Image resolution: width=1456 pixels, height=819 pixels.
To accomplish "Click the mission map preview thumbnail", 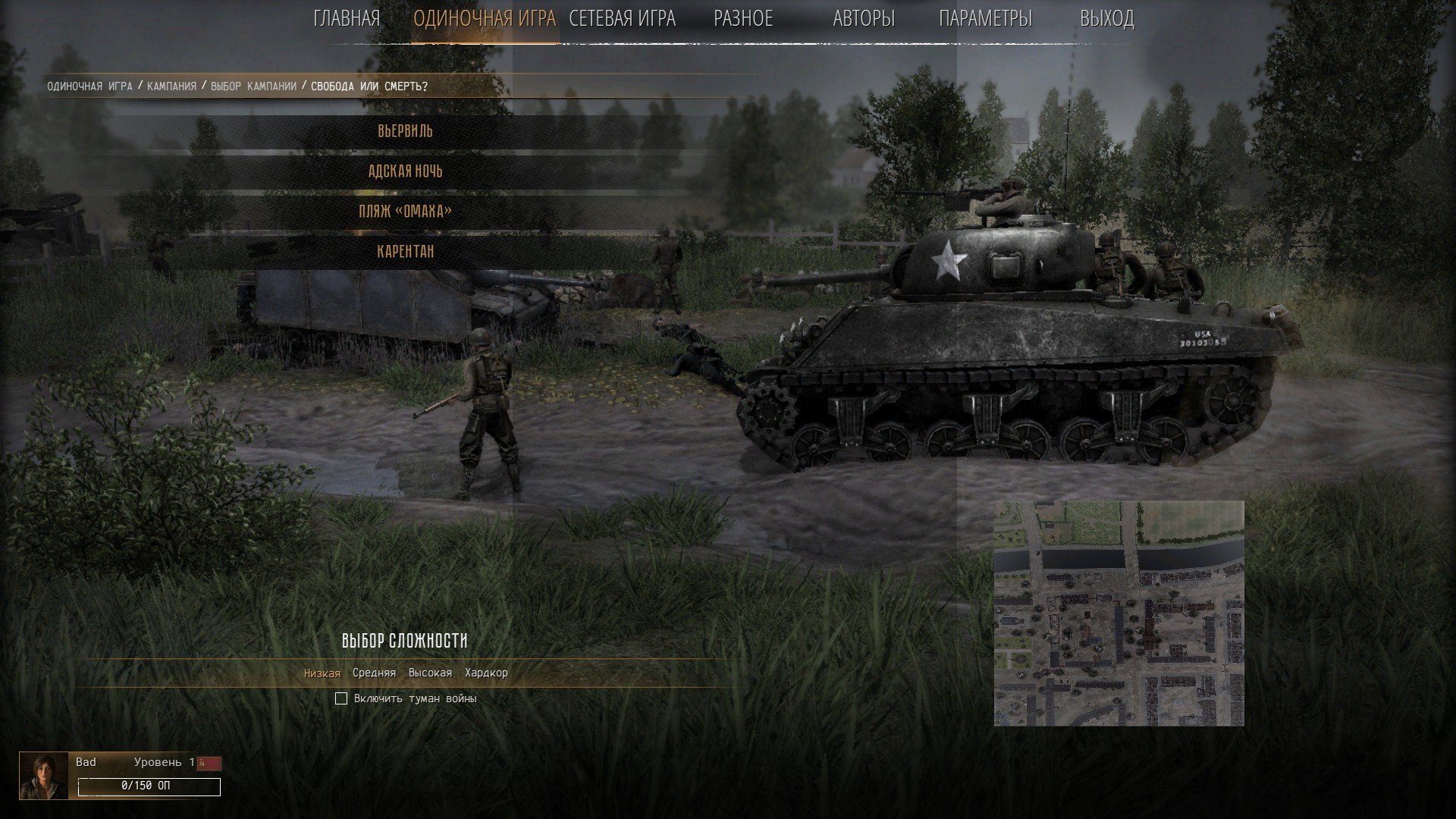I will pos(1119,613).
